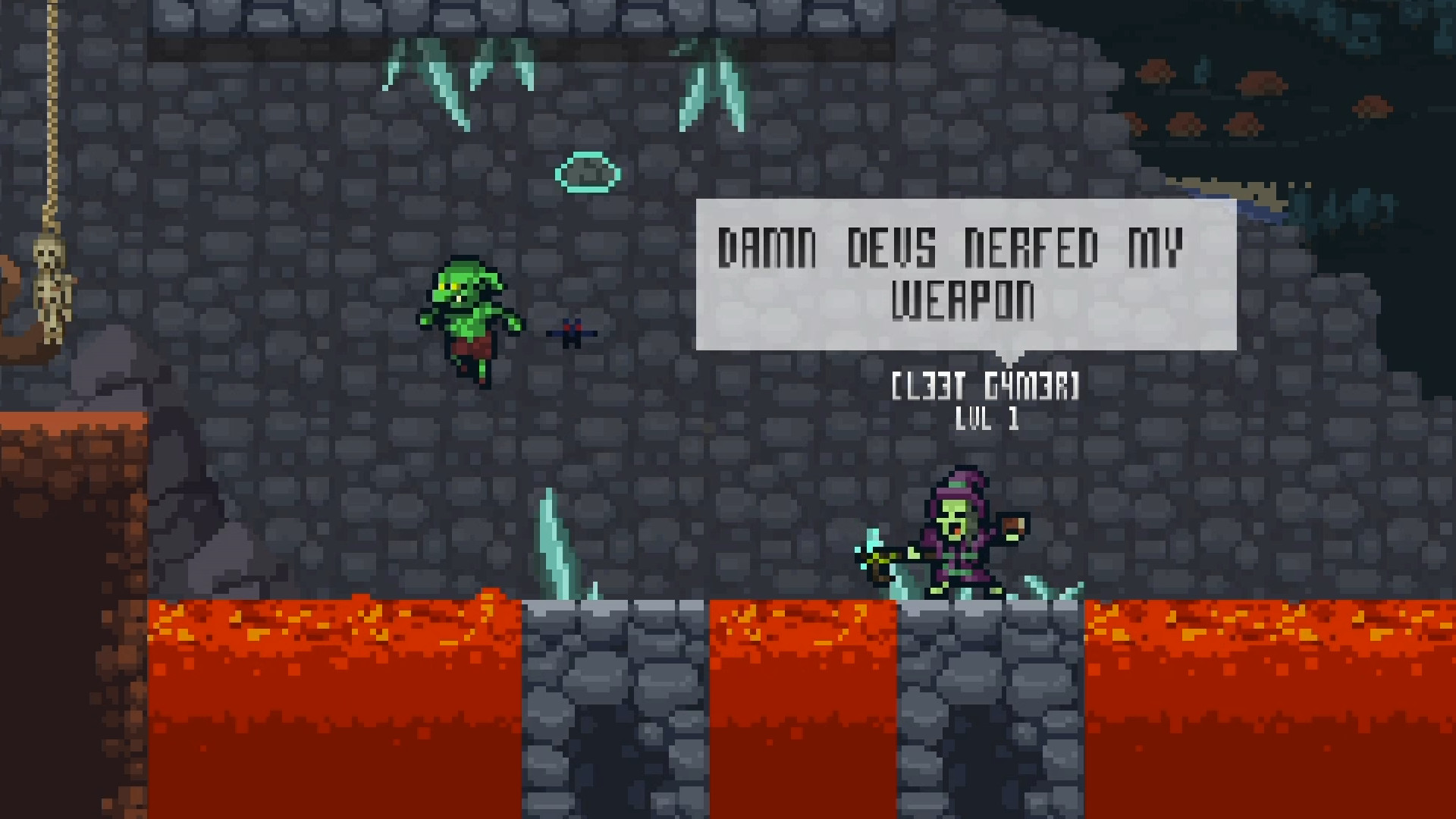Click the wizard's open shouting mouth
Viewport: 1456px width, 819px height.
(x=955, y=529)
